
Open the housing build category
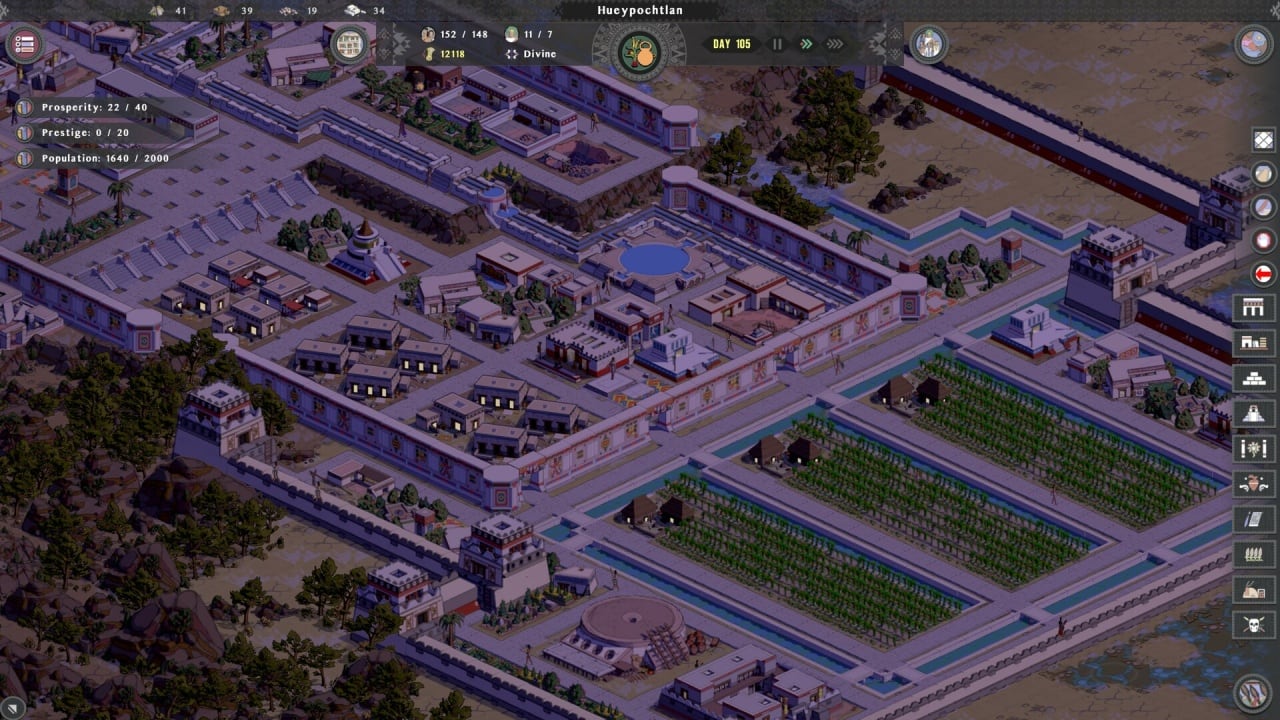pos(1253,343)
